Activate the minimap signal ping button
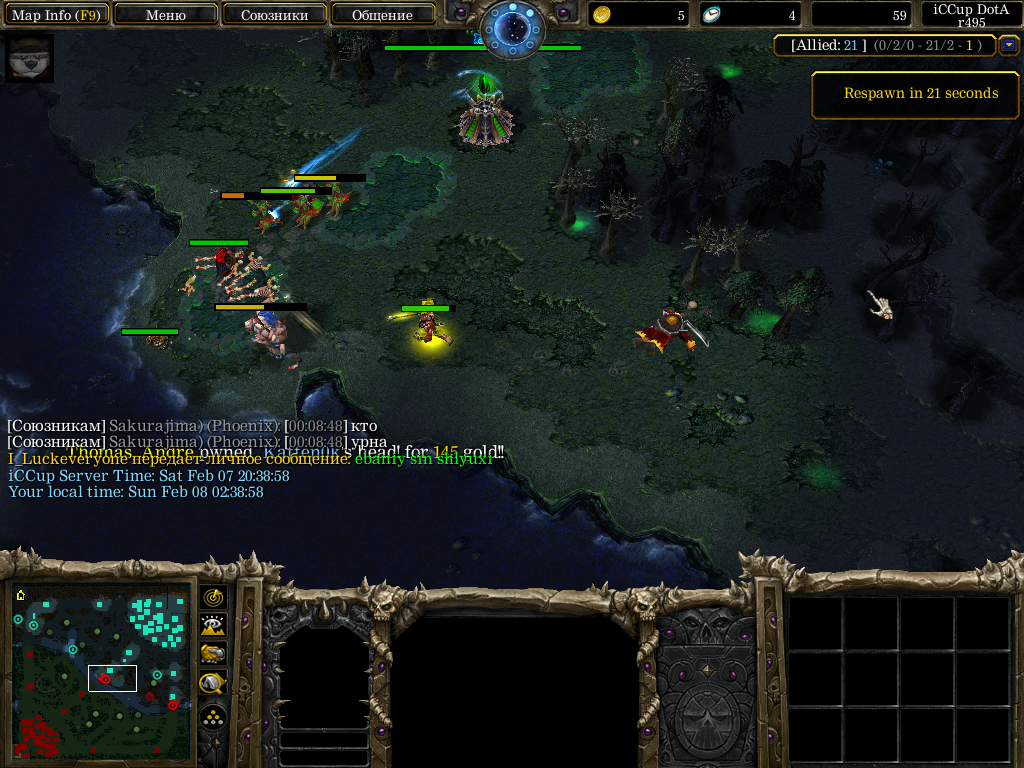Screen dimensions: 1024x768 pos(213,598)
